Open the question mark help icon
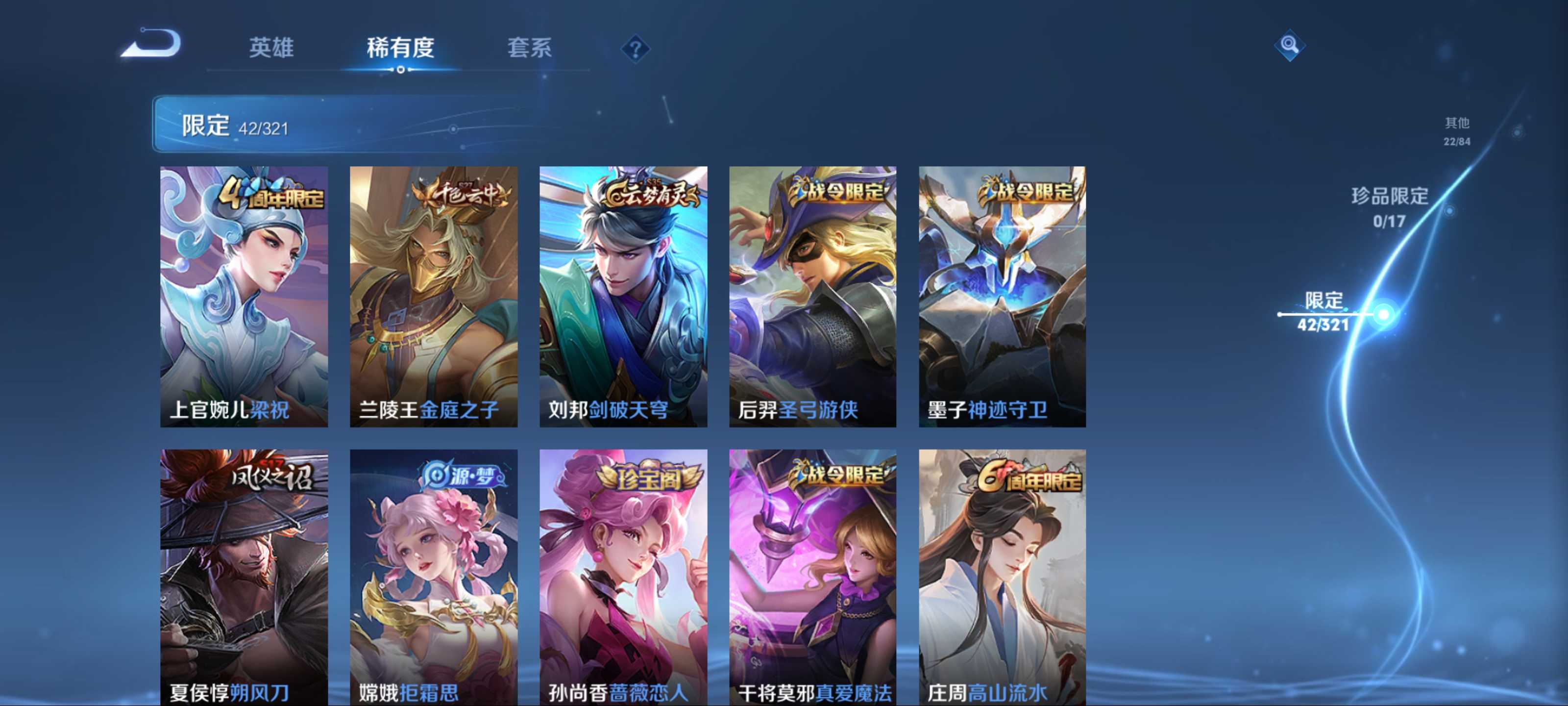The width and height of the screenshot is (1568, 706). (635, 49)
